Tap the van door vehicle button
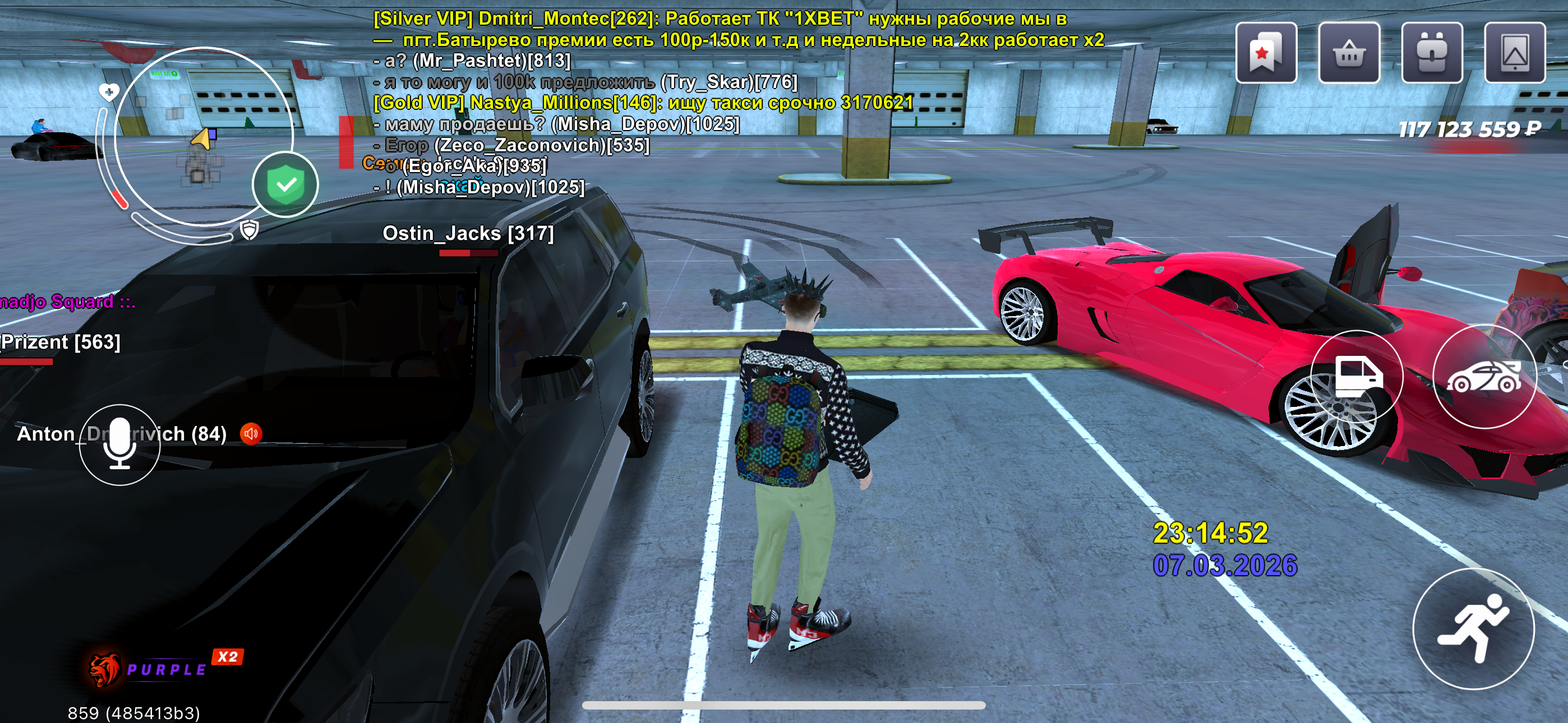Screen dimensions: 1568x723 [1357, 377]
